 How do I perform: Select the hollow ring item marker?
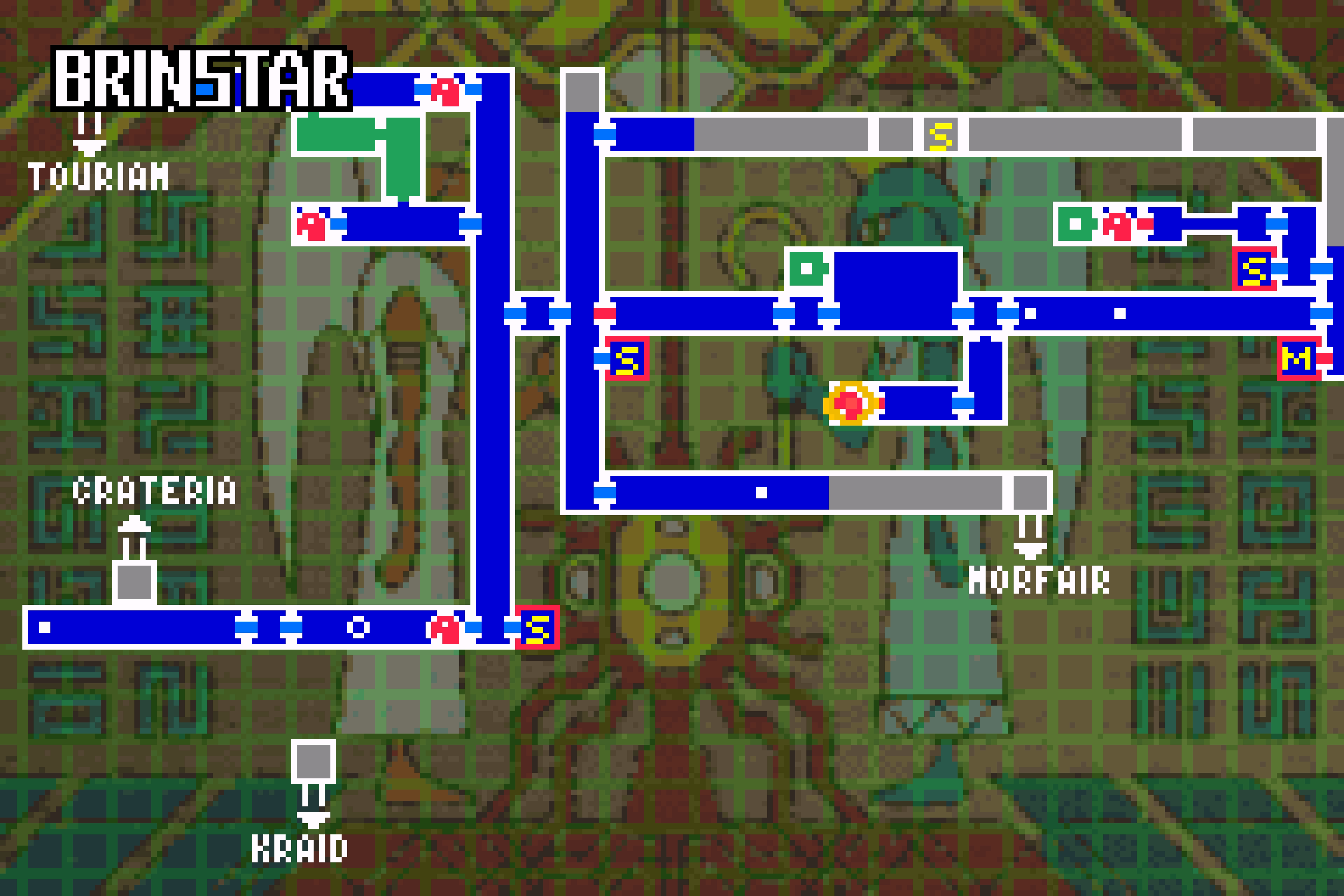[358, 628]
